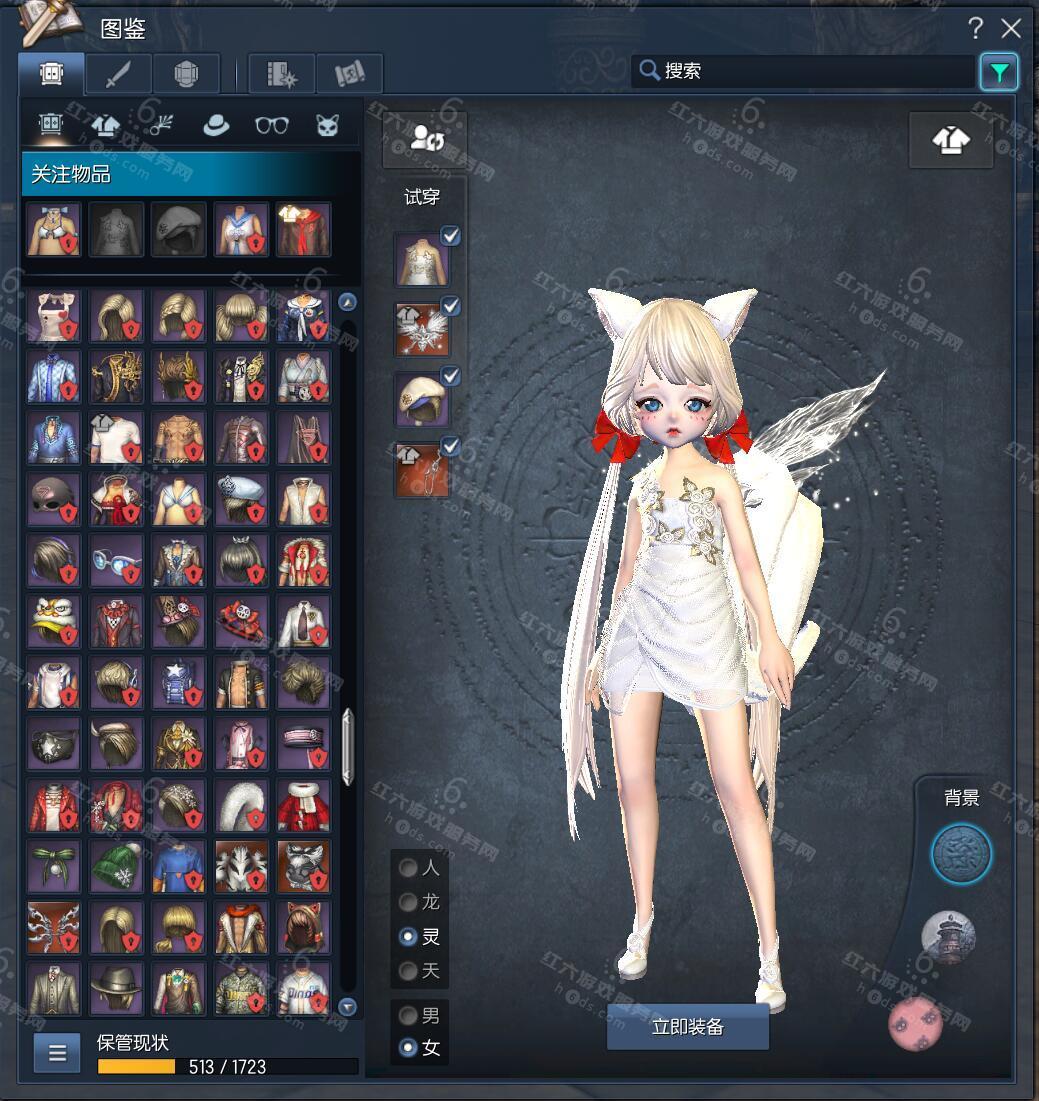Close the 图鉴 window
This screenshot has height=1101, width=1039.
pos(1011,29)
